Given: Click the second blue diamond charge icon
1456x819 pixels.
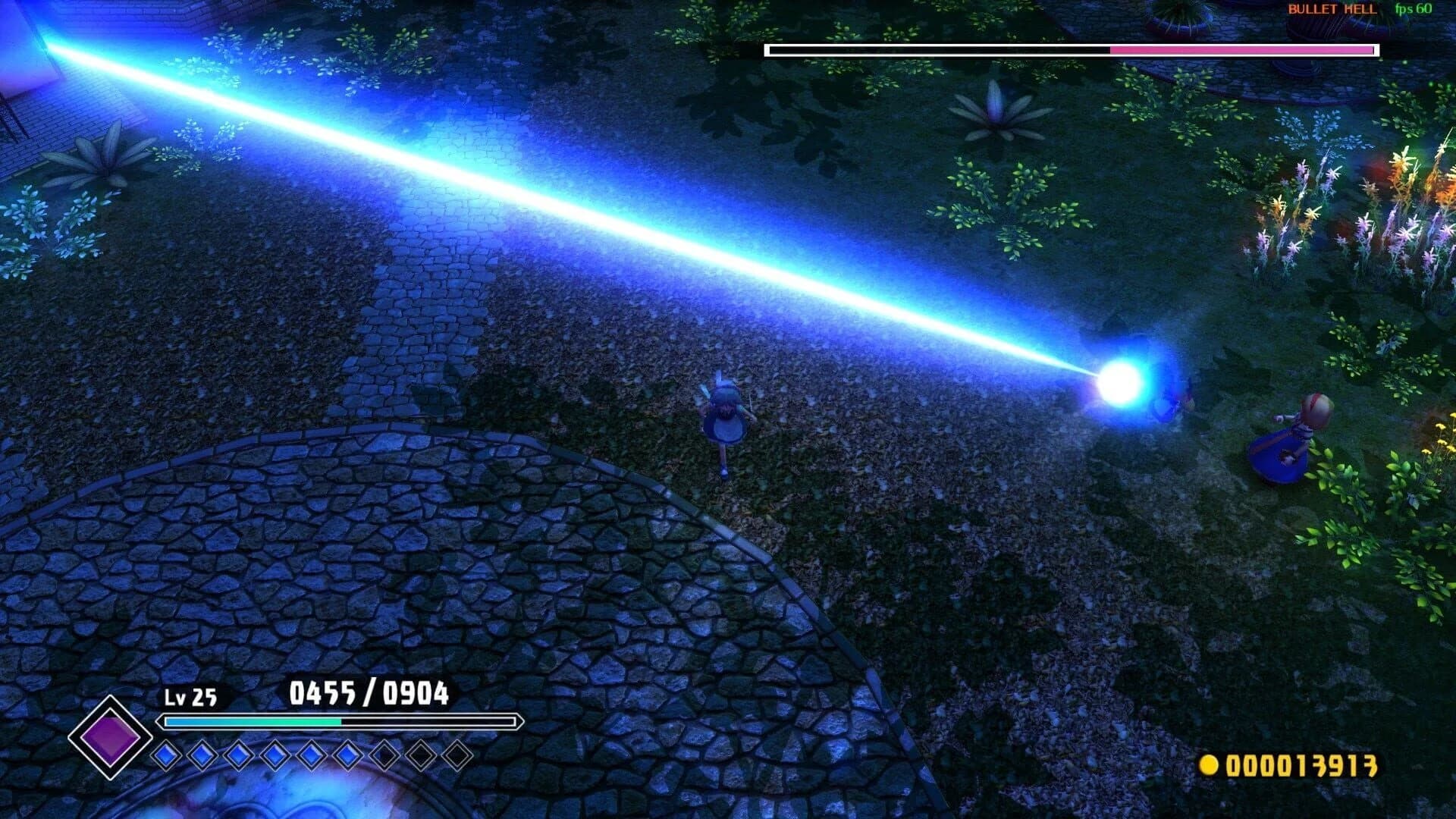Looking at the screenshot, I should point(202,755).
